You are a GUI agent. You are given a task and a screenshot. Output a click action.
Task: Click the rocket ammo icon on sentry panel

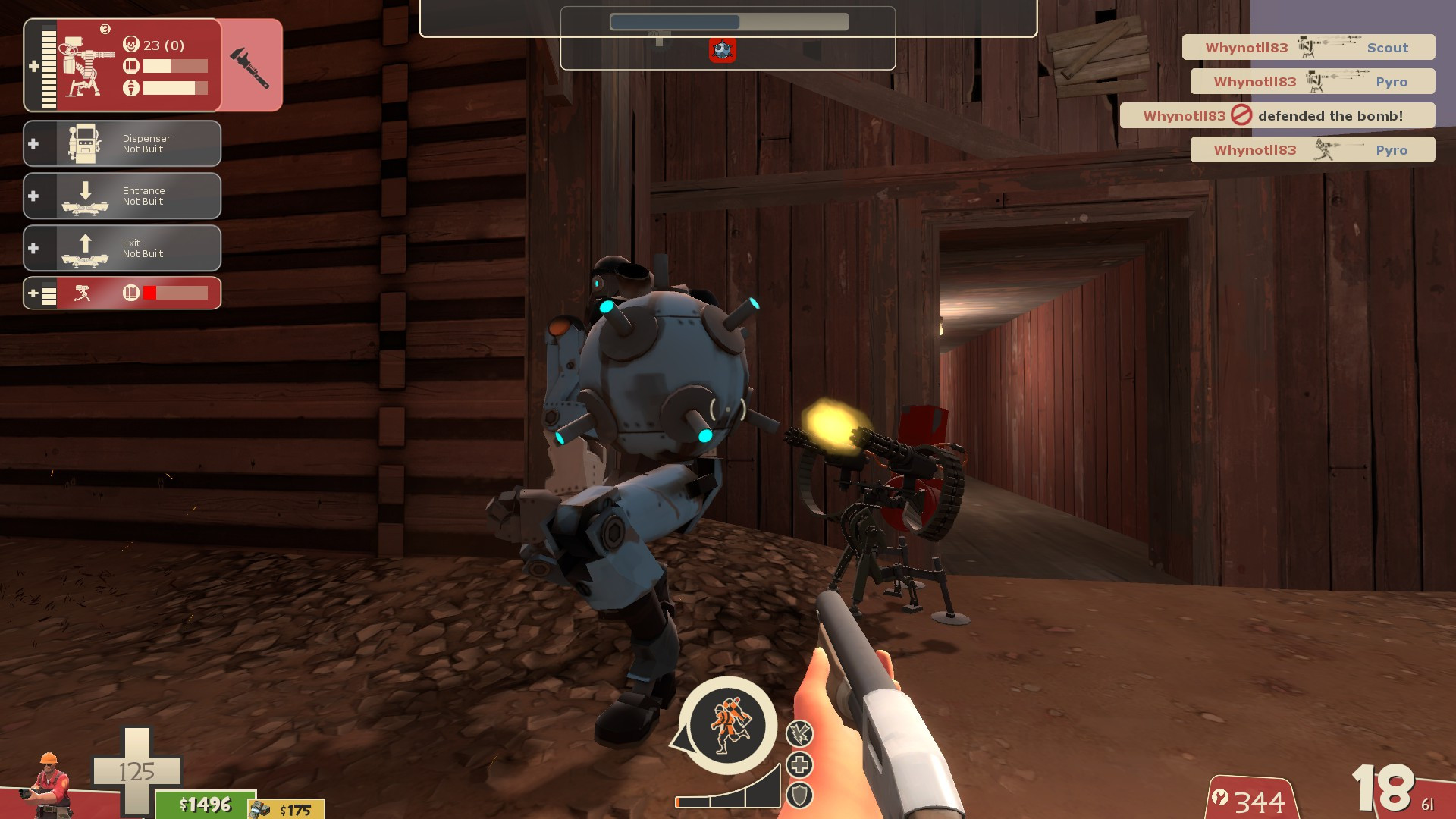tap(130, 85)
